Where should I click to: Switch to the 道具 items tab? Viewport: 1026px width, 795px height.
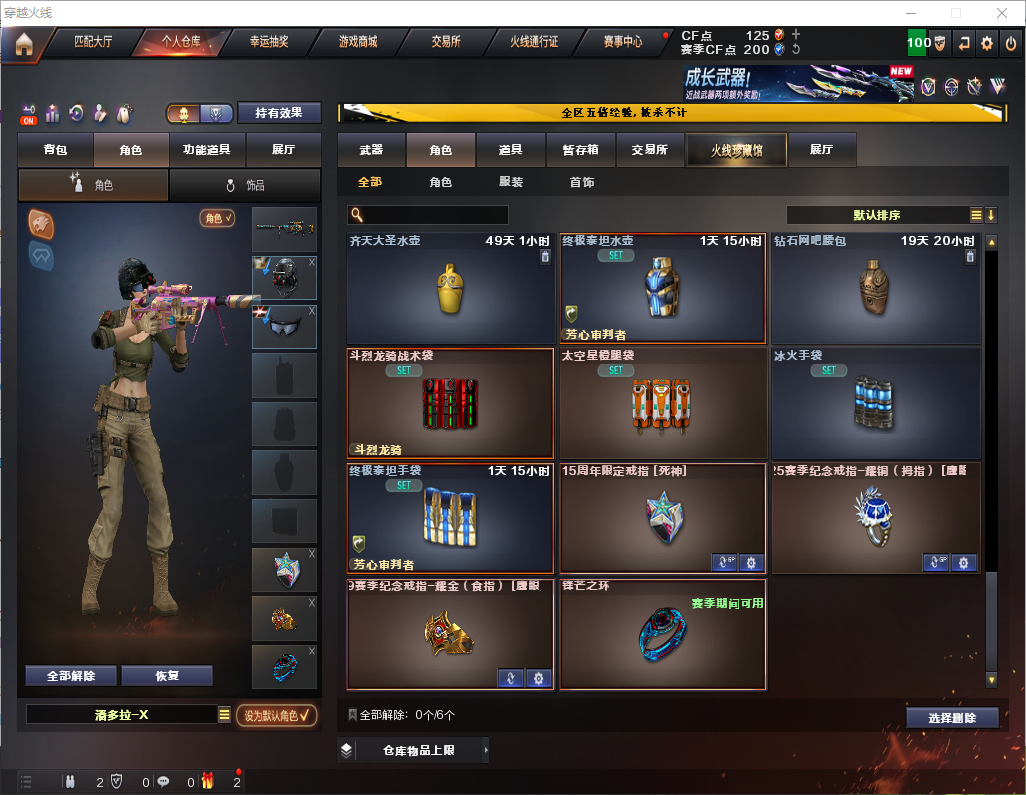click(510, 150)
